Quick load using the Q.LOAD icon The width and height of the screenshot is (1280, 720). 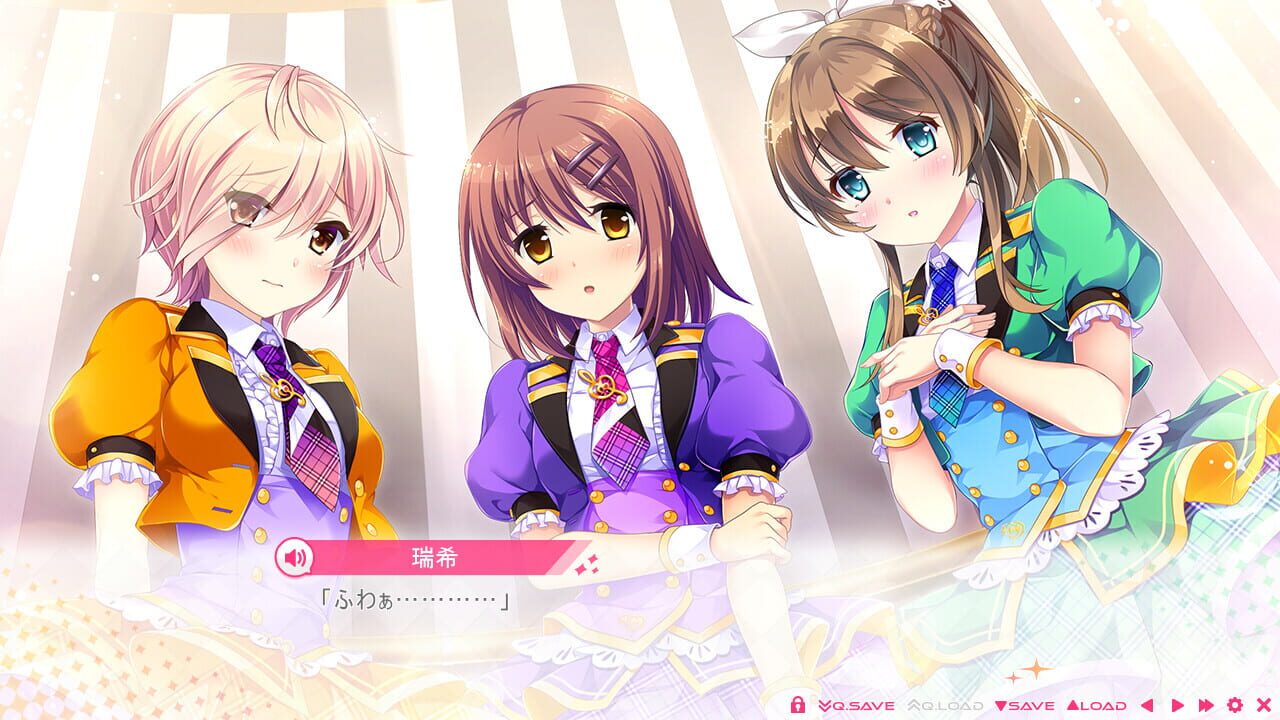pos(946,704)
